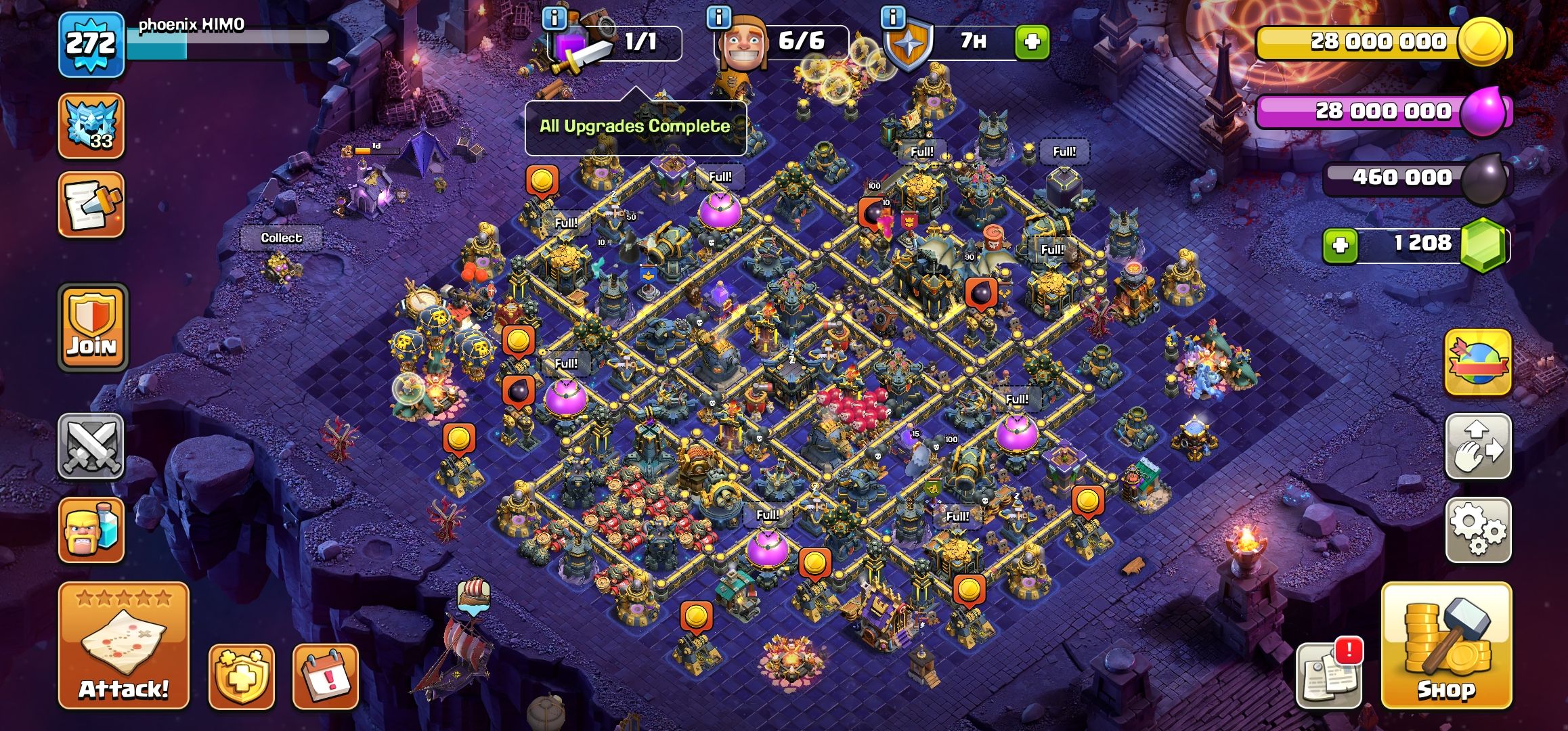Open the Shop
The width and height of the screenshot is (1568, 731).
click(1446, 646)
